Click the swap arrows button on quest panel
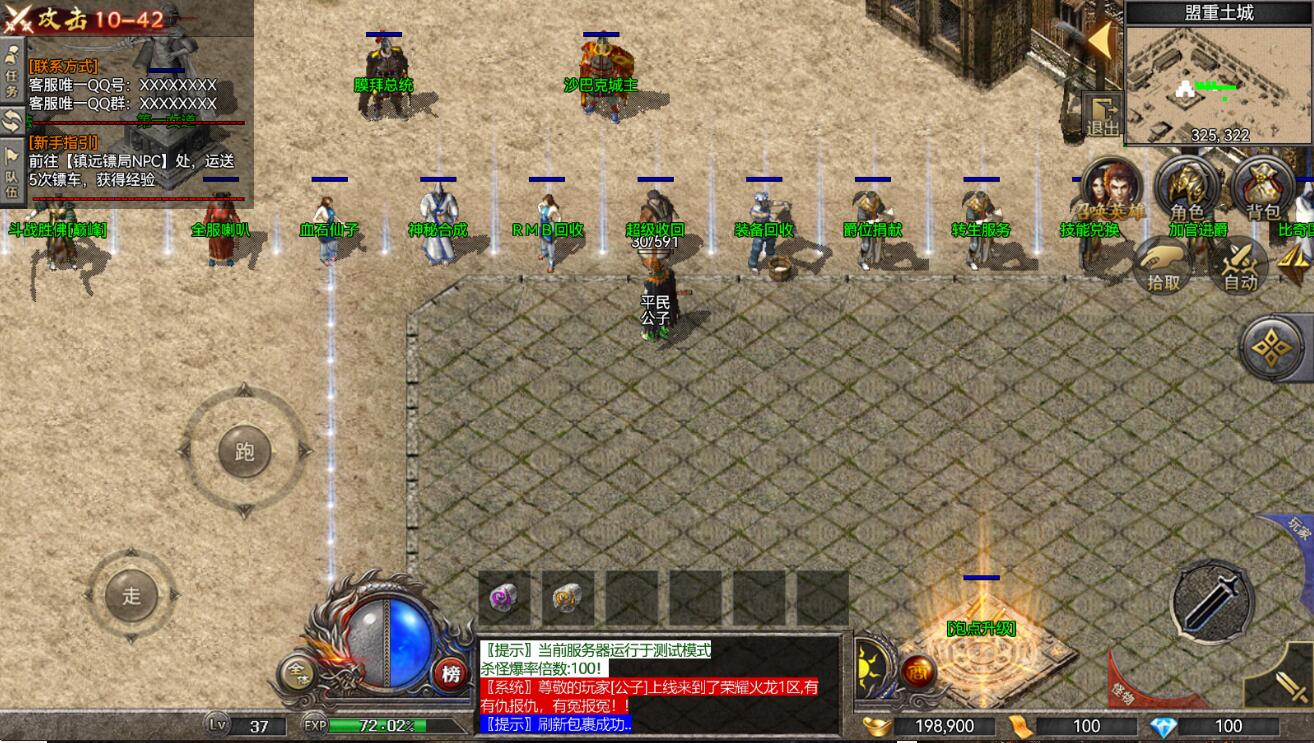Screen dimensions: 1314x743 (13, 122)
